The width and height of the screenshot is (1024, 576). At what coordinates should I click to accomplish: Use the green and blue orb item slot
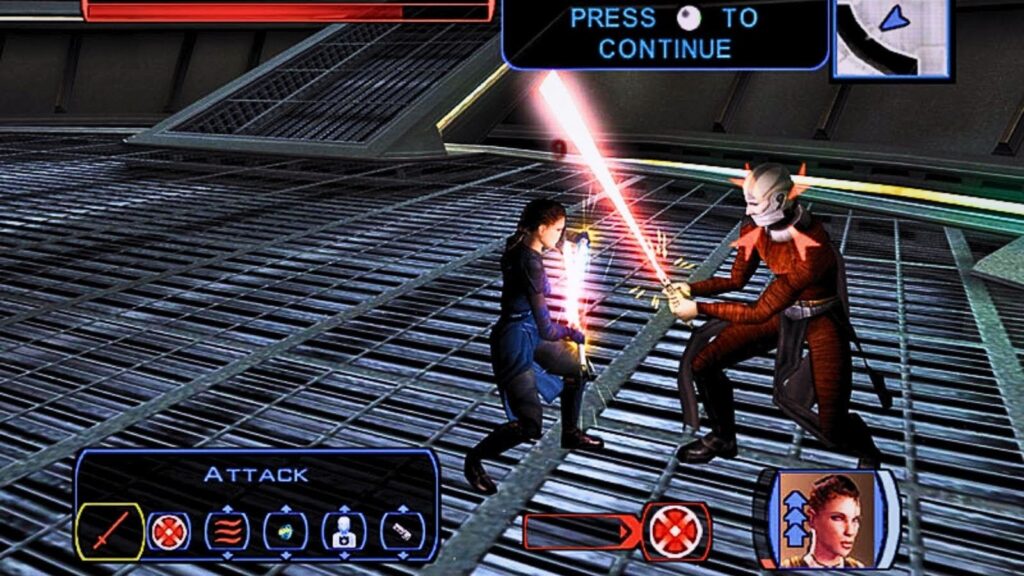[x=285, y=531]
